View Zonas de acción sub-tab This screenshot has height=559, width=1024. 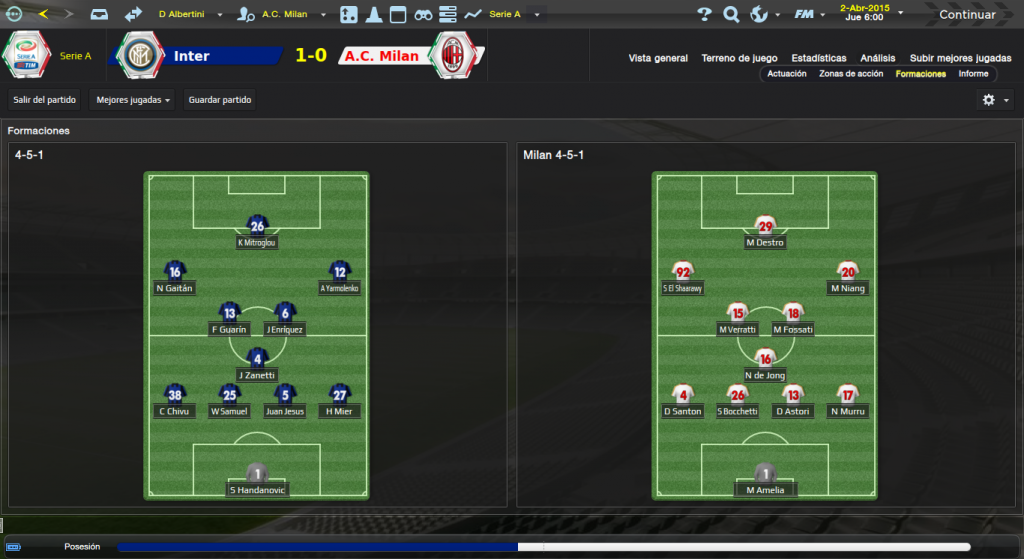coord(851,74)
